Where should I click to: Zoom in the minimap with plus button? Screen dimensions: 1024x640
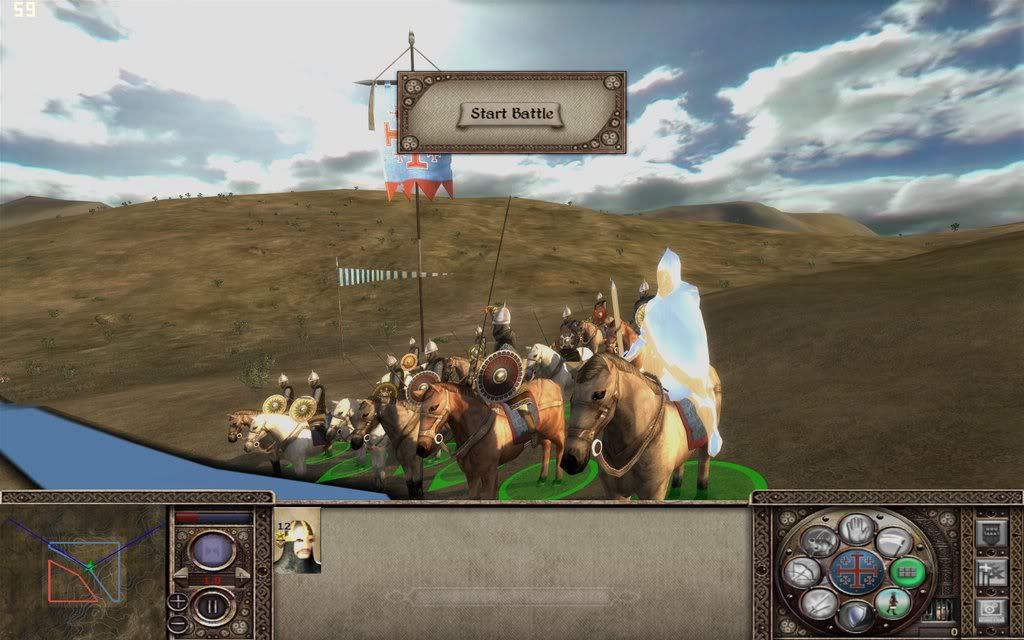click(177, 600)
